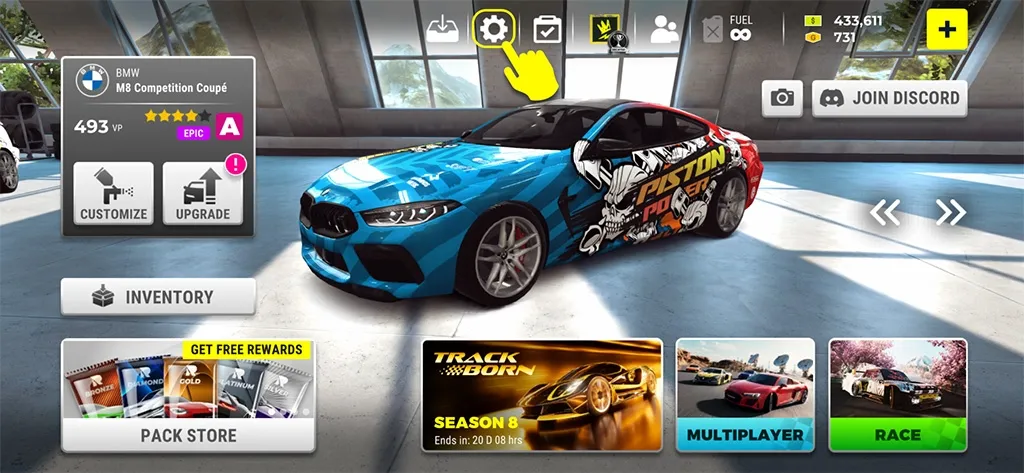
Task: Switch to the previous car arrow
Action: (885, 212)
